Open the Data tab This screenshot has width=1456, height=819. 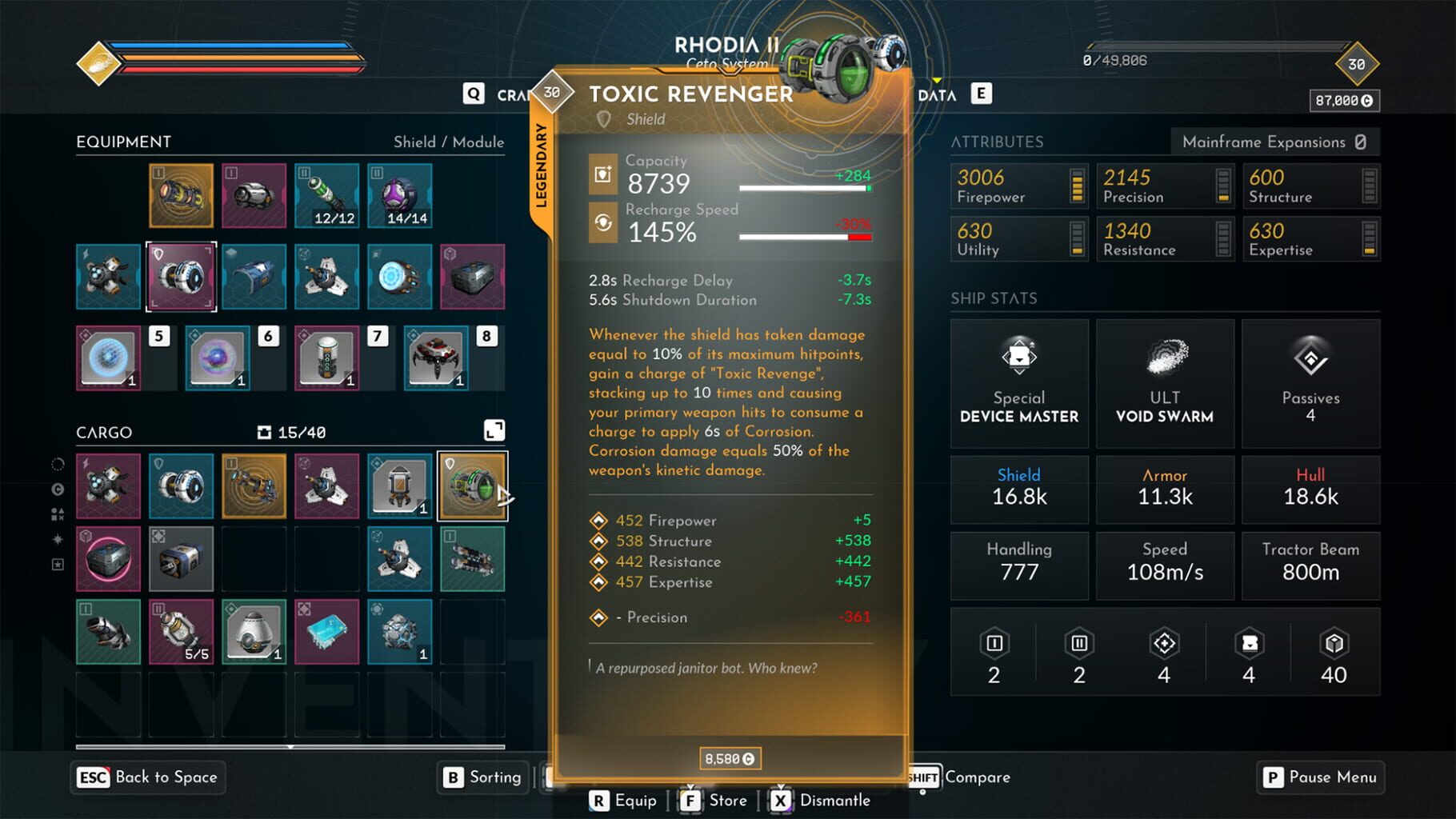(936, 94)
